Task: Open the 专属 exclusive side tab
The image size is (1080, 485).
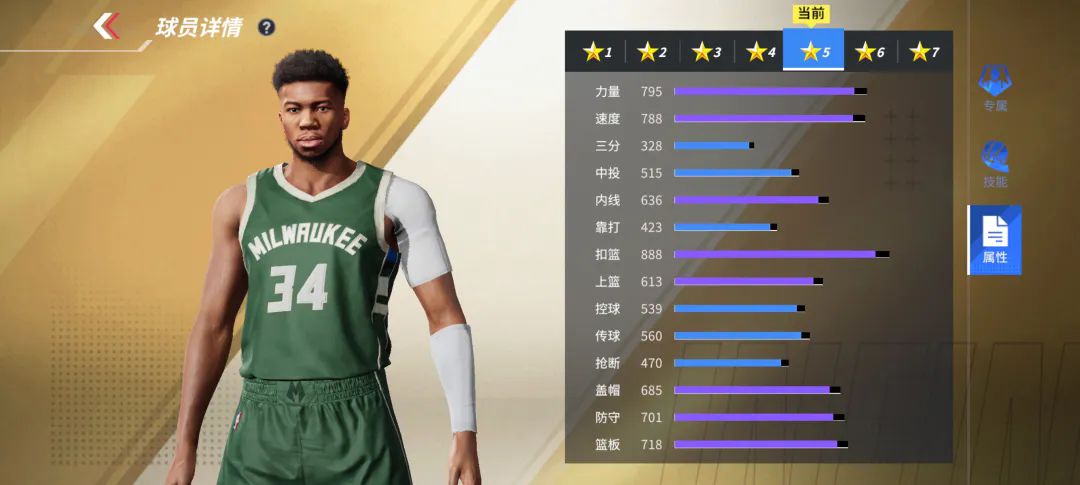Action: coord(994,88)
